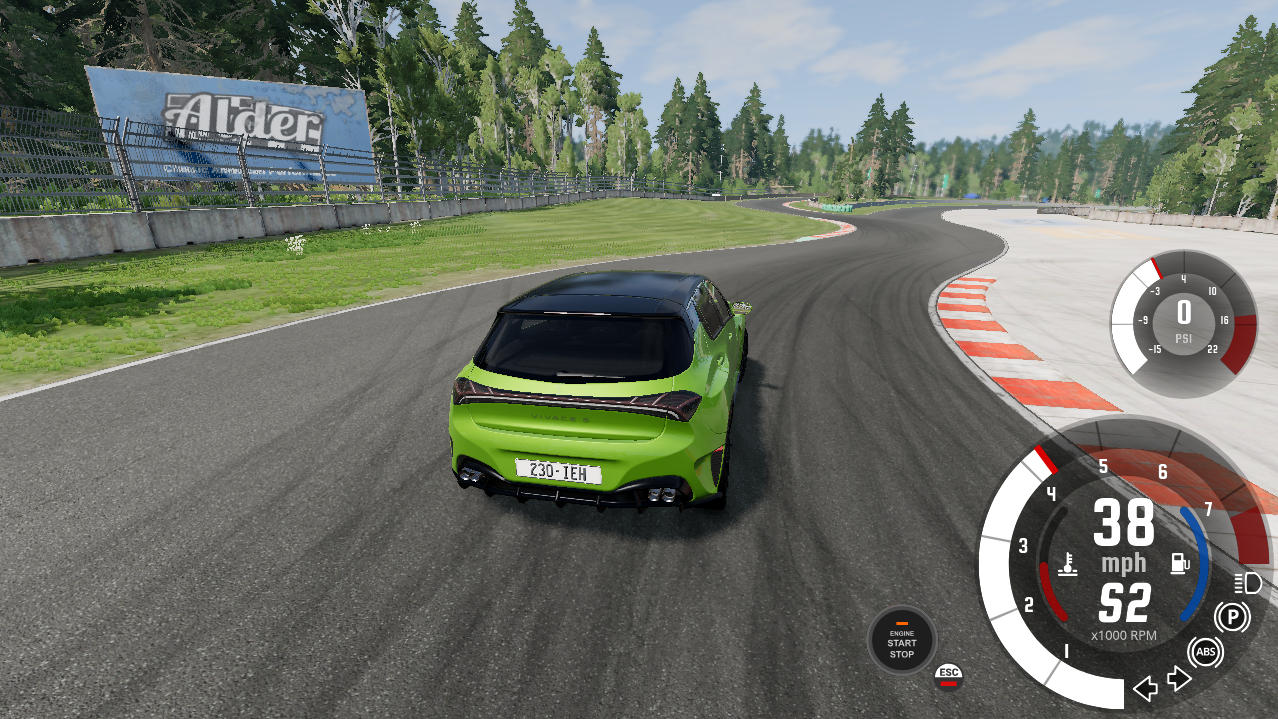Click the ABS indicator icon
The image size is (1278, 719).
[x=1206, y=653]
